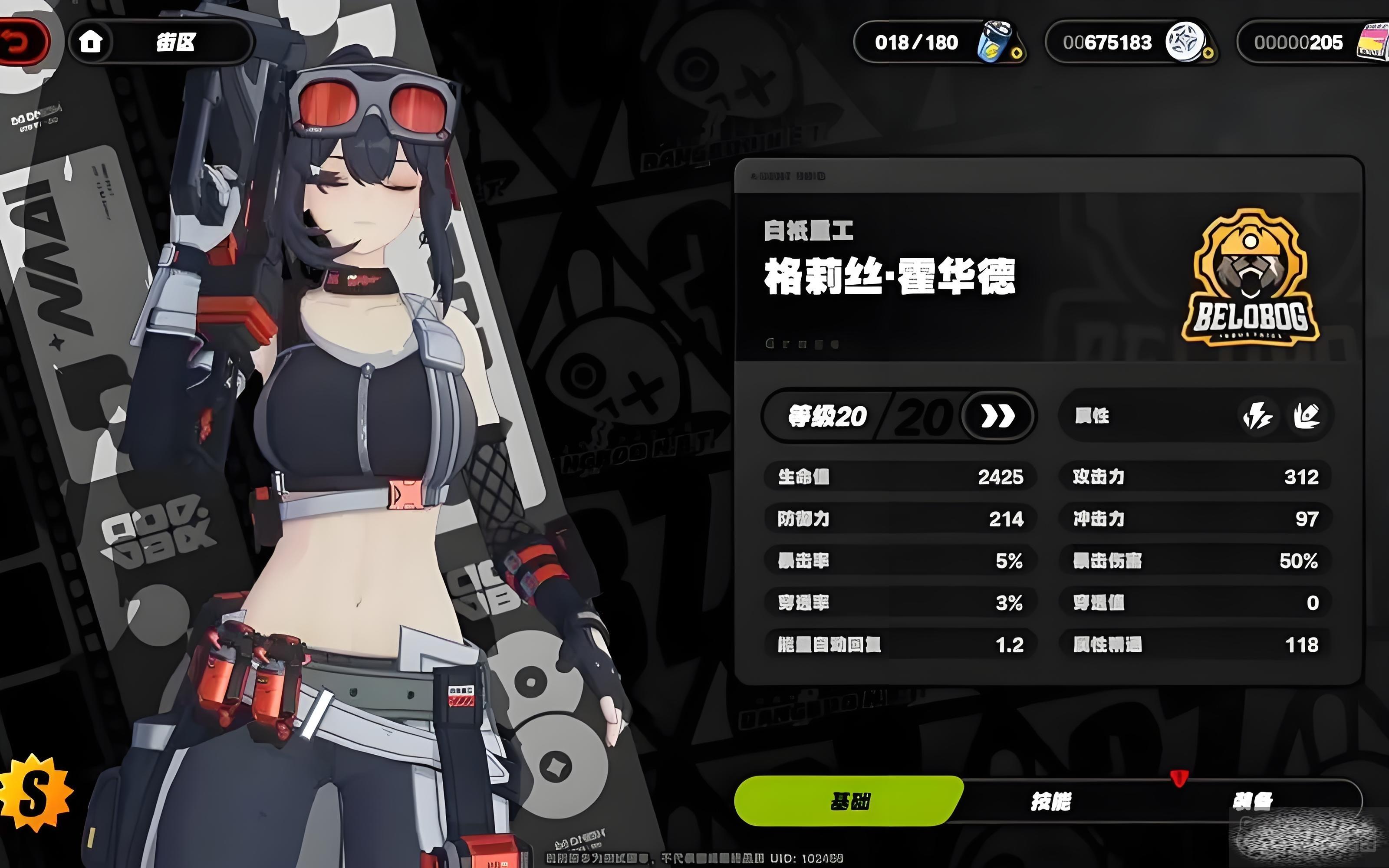The height and width of the screenshot is (868, 1389).
Task: Select the 基础 base stats tab
Action: click(849, 802)
